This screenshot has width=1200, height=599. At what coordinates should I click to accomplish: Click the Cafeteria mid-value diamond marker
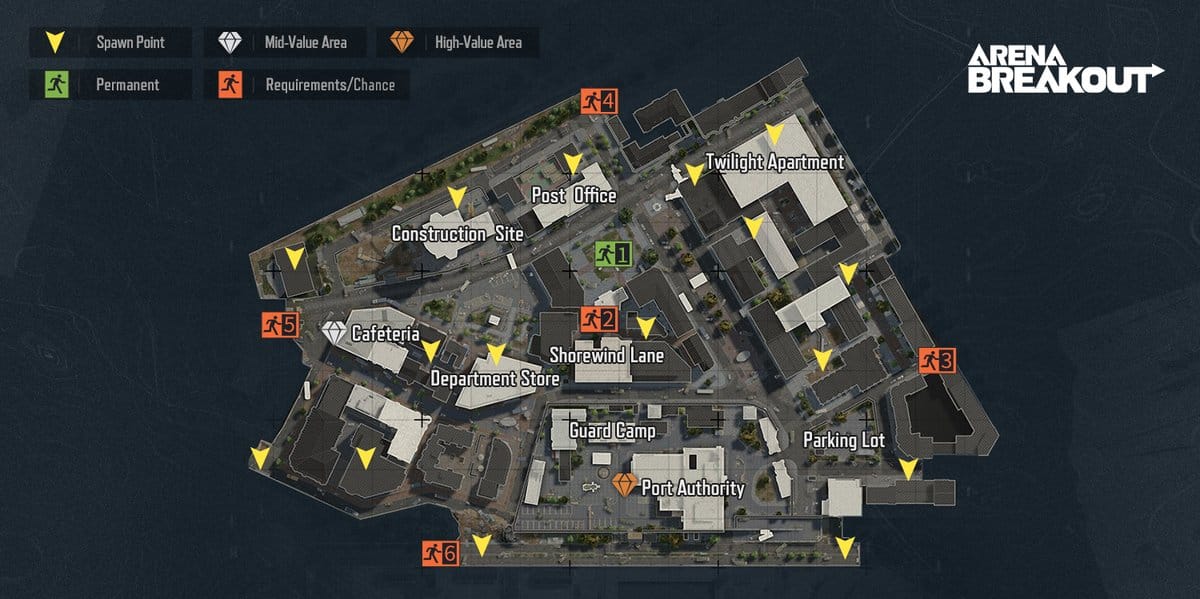click(334, 333)
